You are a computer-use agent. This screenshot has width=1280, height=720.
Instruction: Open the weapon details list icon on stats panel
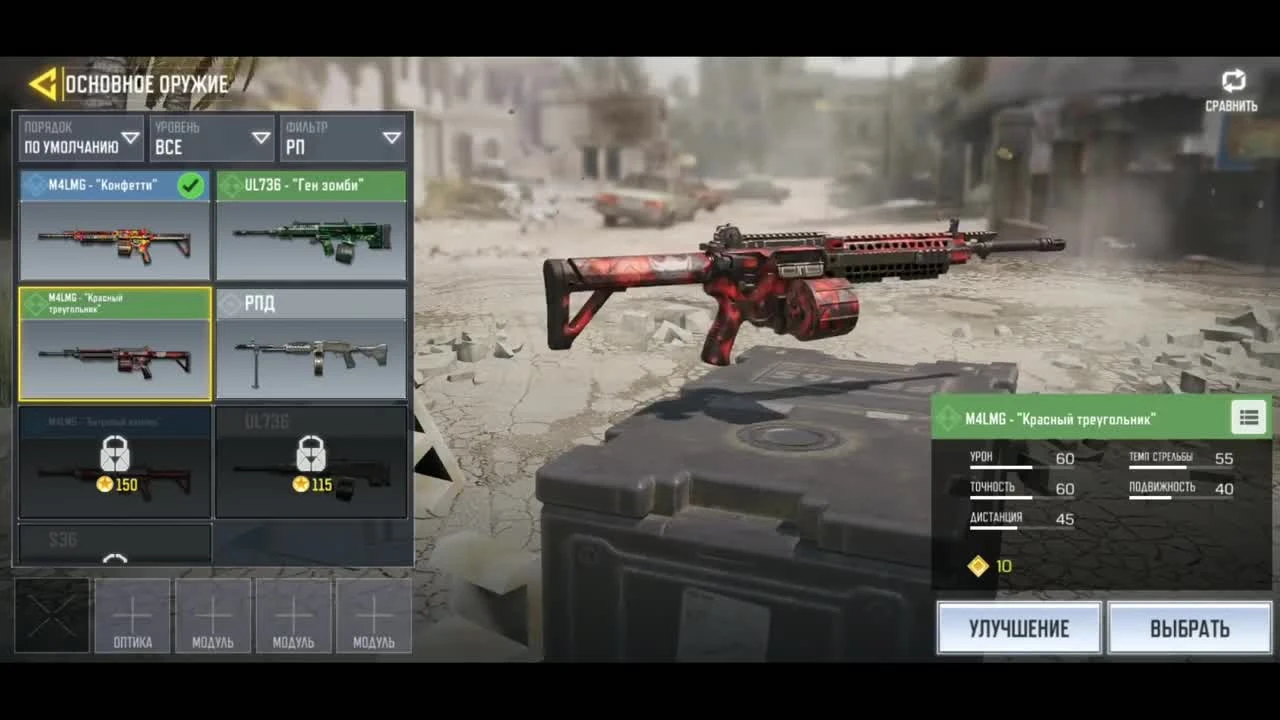pos(1247,417)
